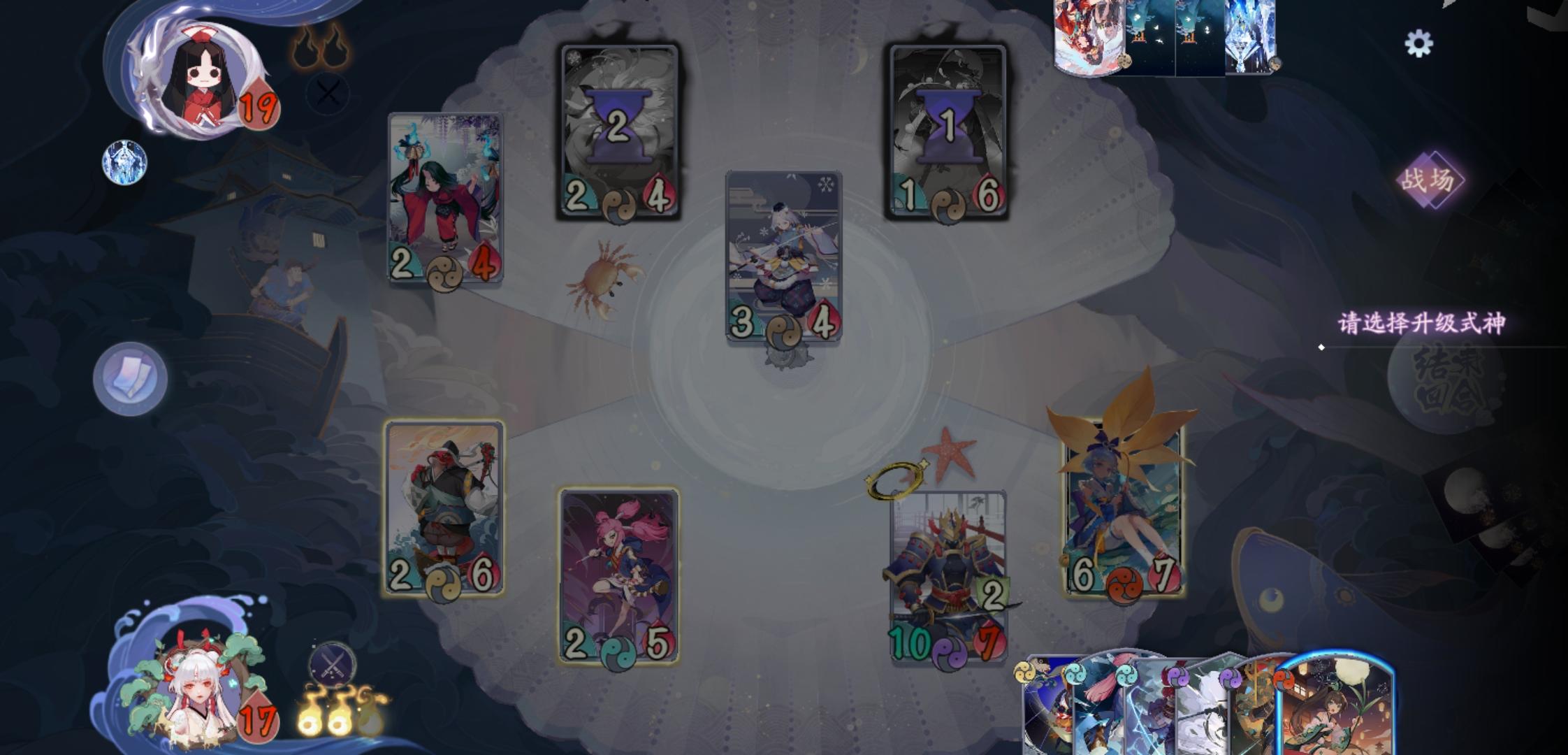Image resolution: width=1568 pixels, height=755 pixels.
Task: Click the hourglass card counting down from 2
Action: tap(618, 130)
